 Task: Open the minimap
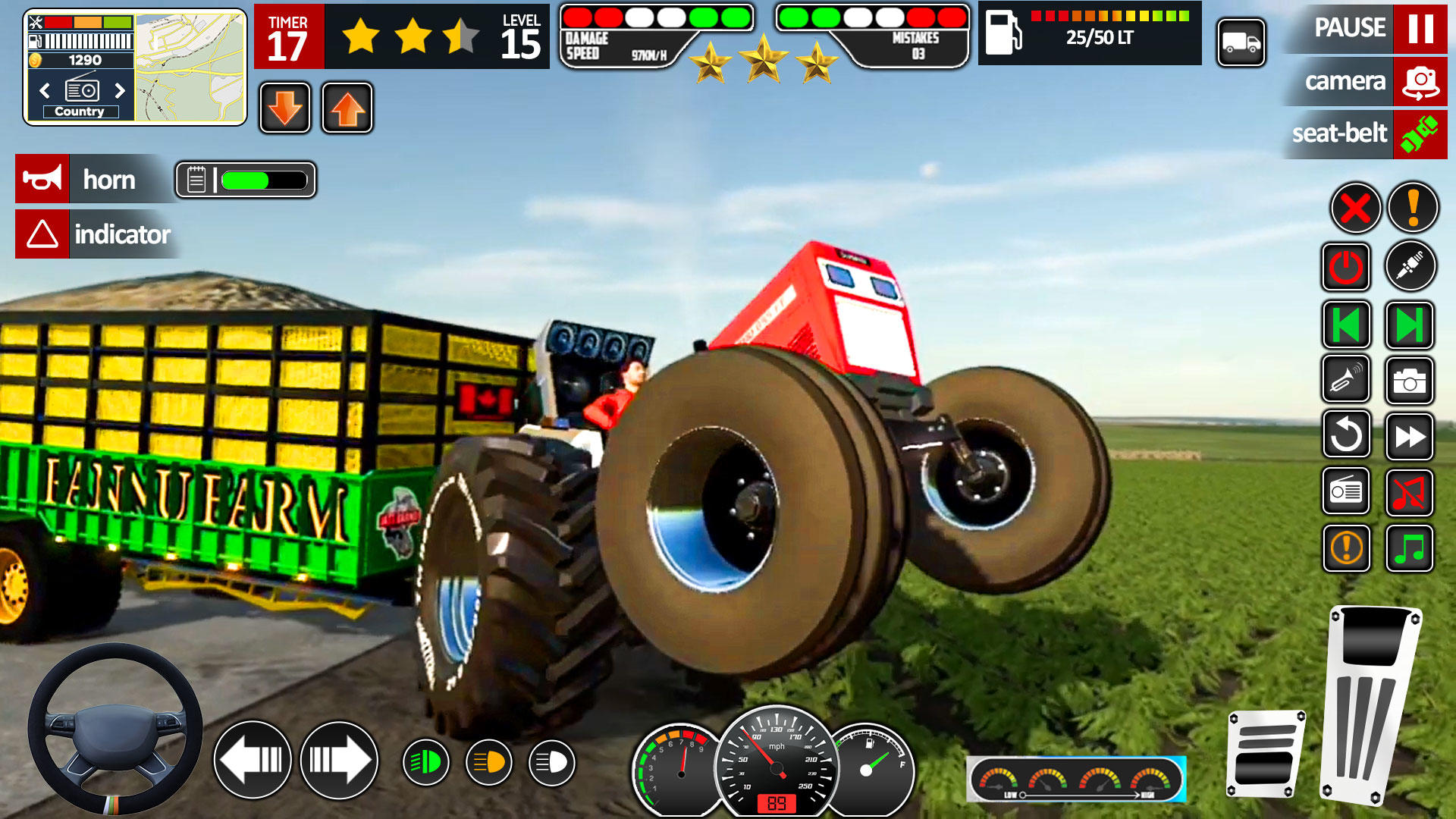point(190,67)
